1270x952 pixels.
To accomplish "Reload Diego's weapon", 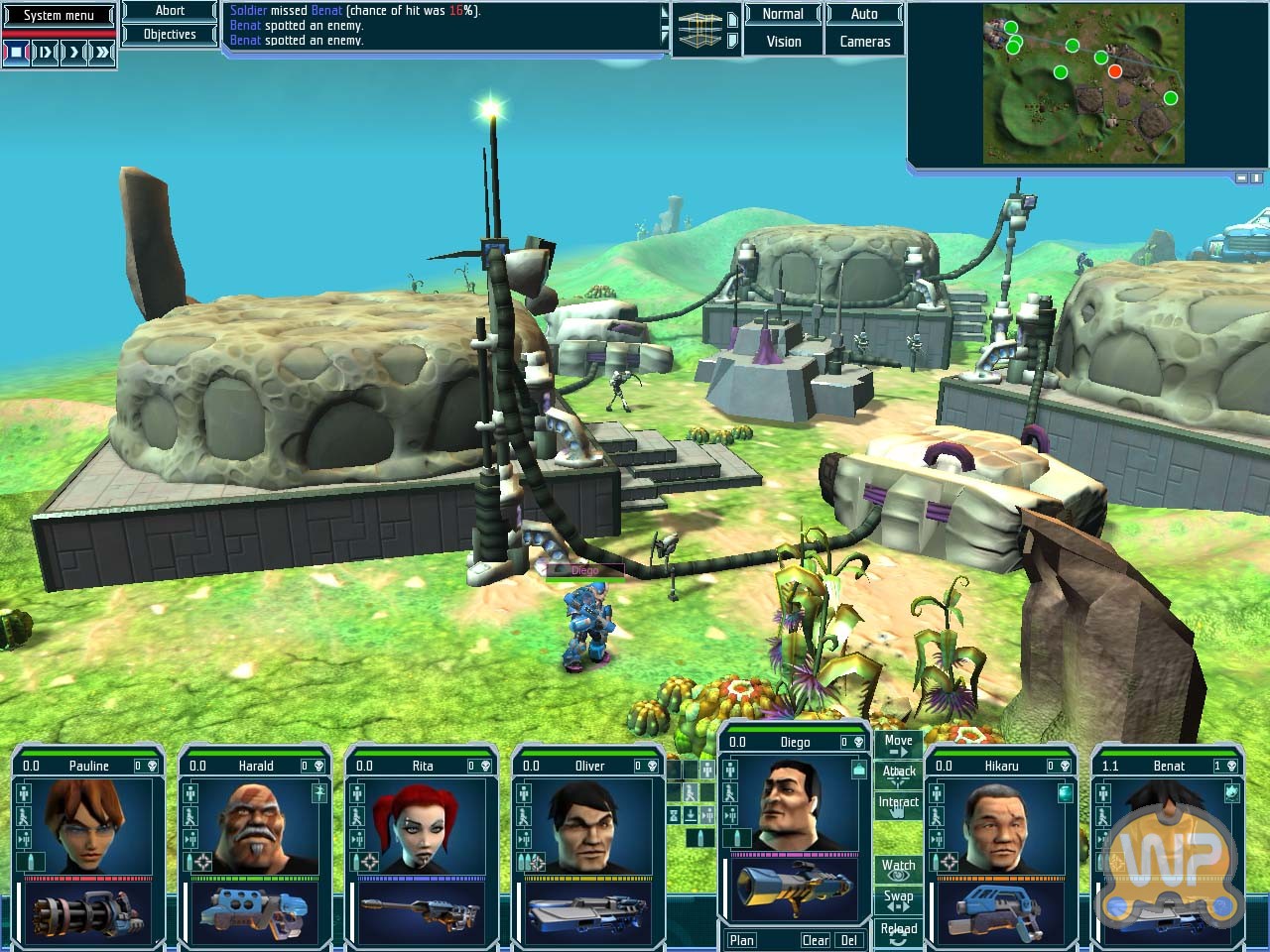I will pos(898,931).
